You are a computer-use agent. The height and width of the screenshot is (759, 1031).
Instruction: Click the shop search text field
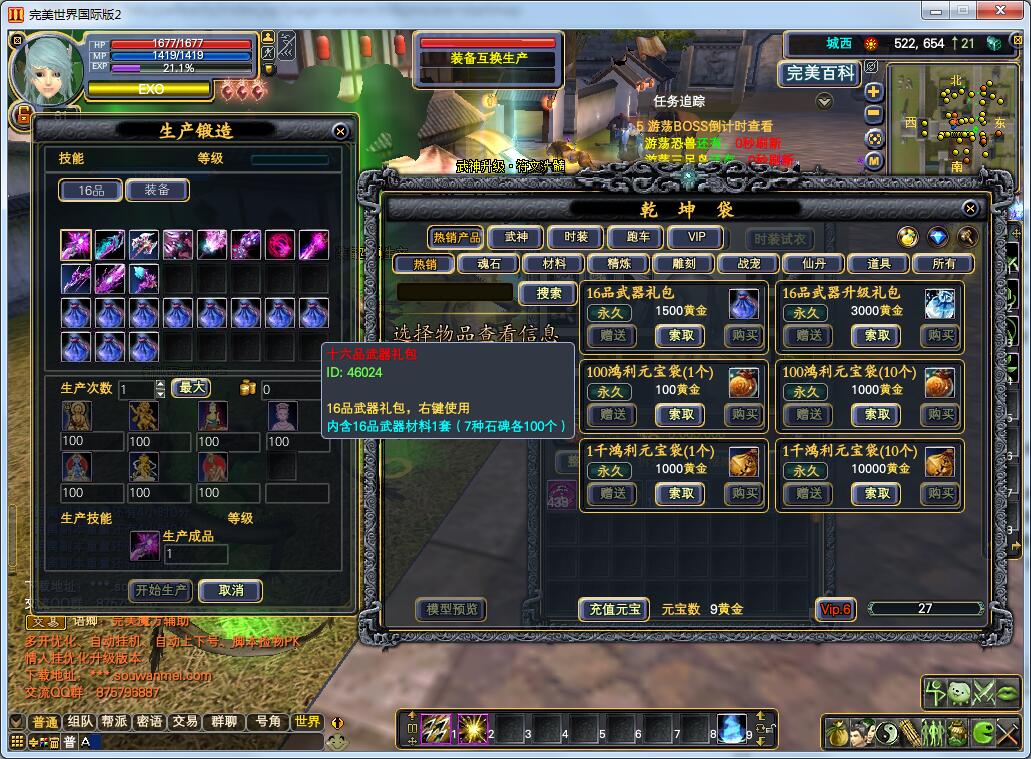[x=455, y=292]
